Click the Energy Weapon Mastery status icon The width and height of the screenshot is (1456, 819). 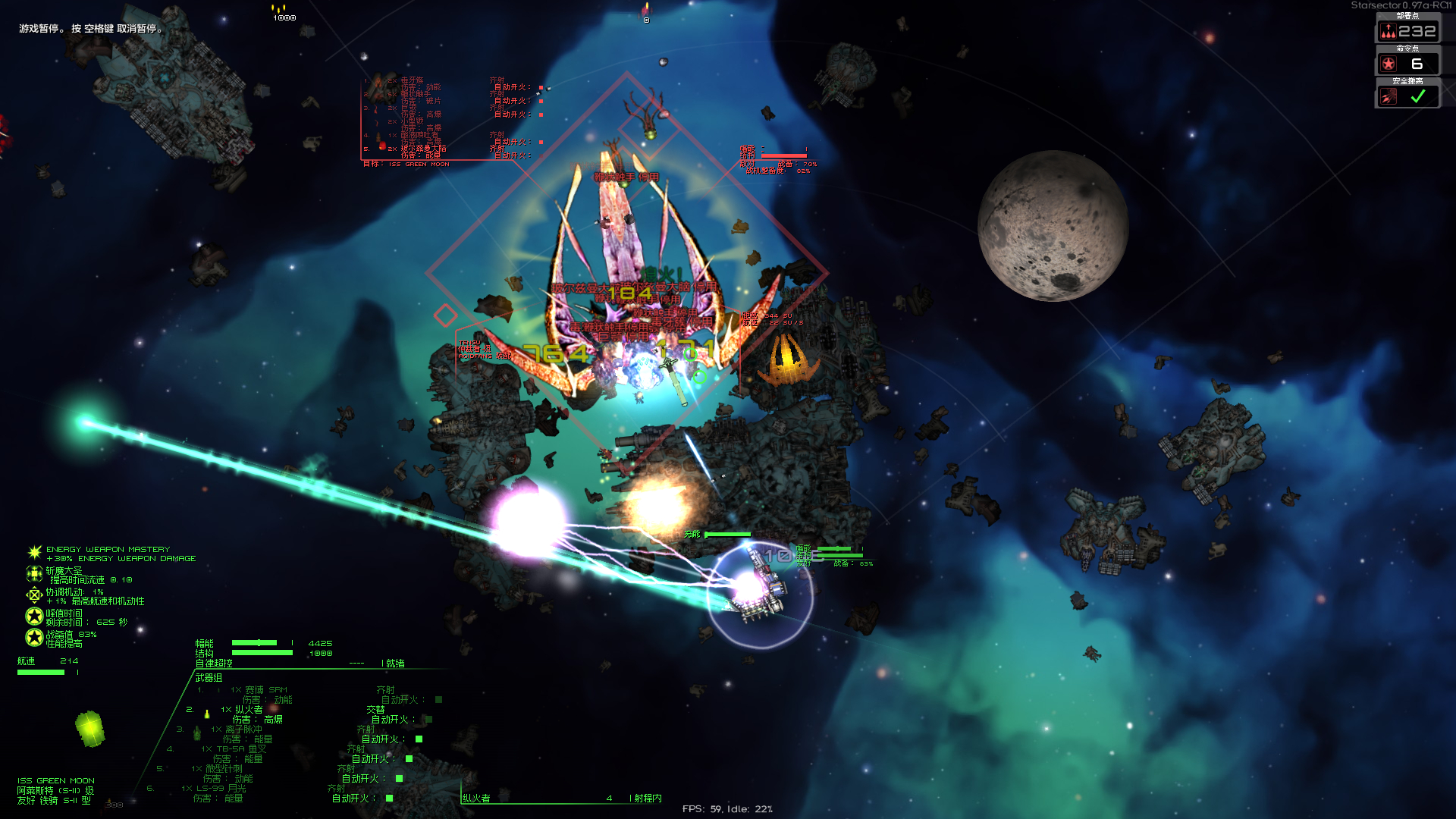pyautogui.click(x=34, y=552)
